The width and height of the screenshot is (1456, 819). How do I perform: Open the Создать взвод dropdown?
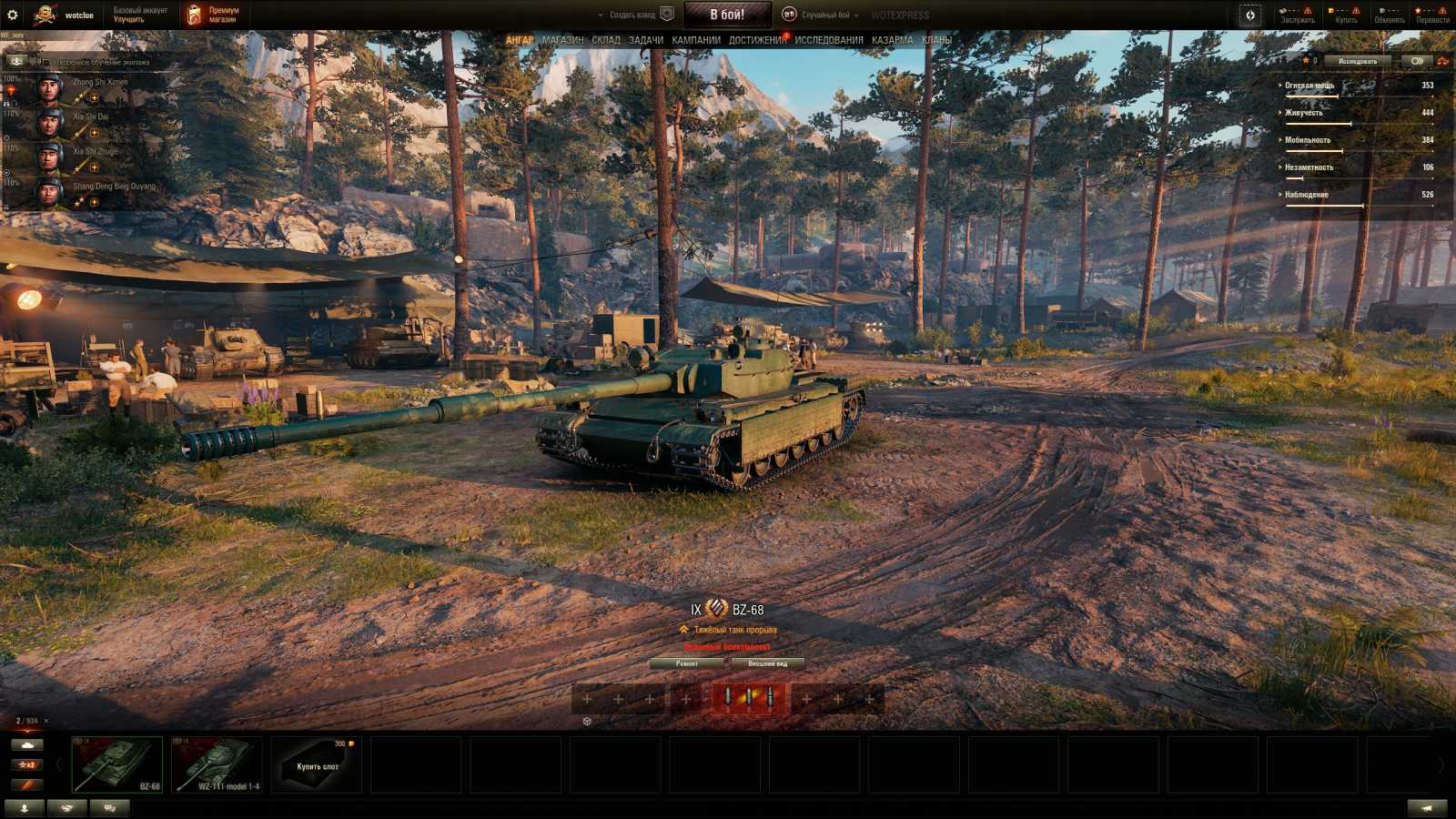[632, 14]
